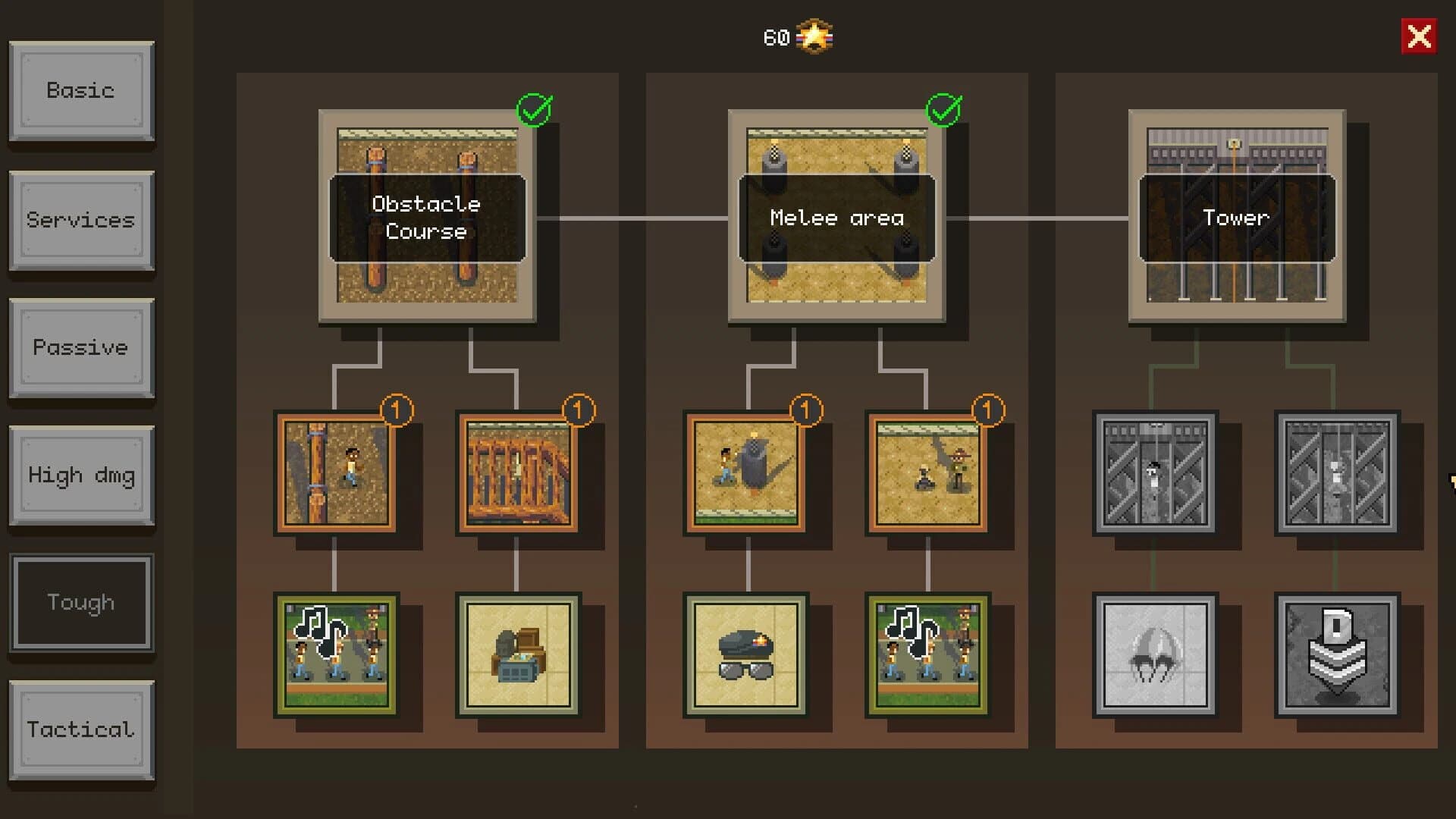
Task: Select the climbing pole training upgrade
Action: click(336, 472)
